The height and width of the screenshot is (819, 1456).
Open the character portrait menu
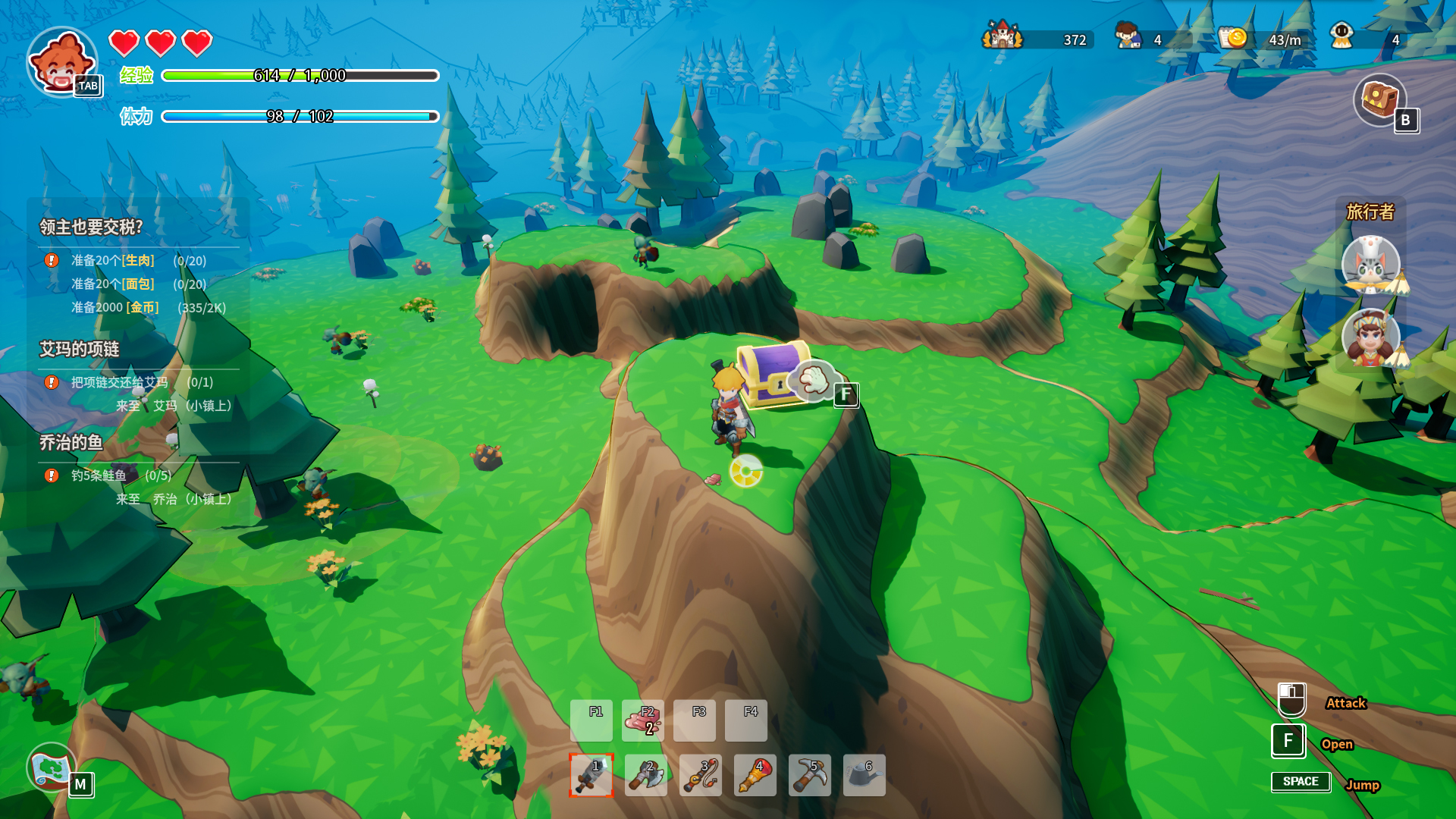(x=62, y=62)
